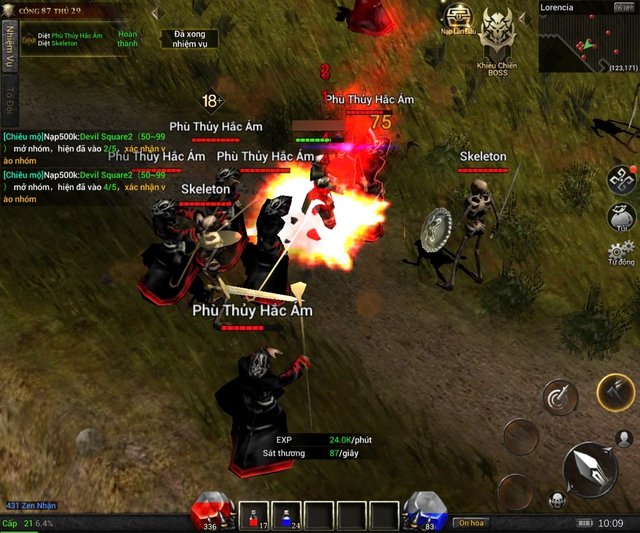640x533 pixels.
Task: Toggle the Ôn hòa peace mode button
Action: [469, 523]
